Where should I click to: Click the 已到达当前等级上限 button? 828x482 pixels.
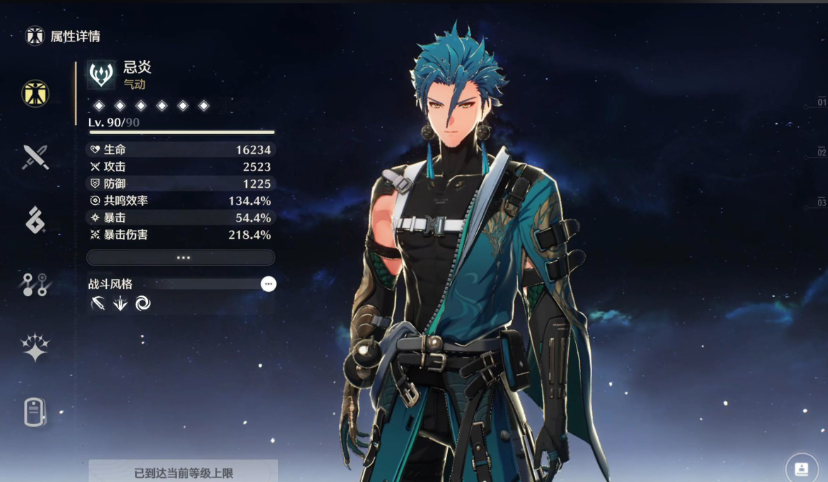point(183,472)
